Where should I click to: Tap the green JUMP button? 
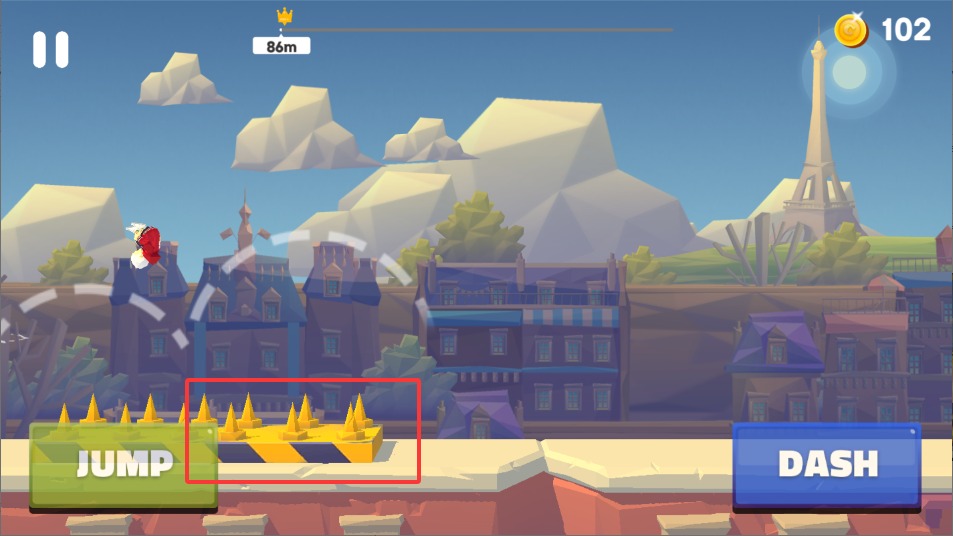point(123,465)
